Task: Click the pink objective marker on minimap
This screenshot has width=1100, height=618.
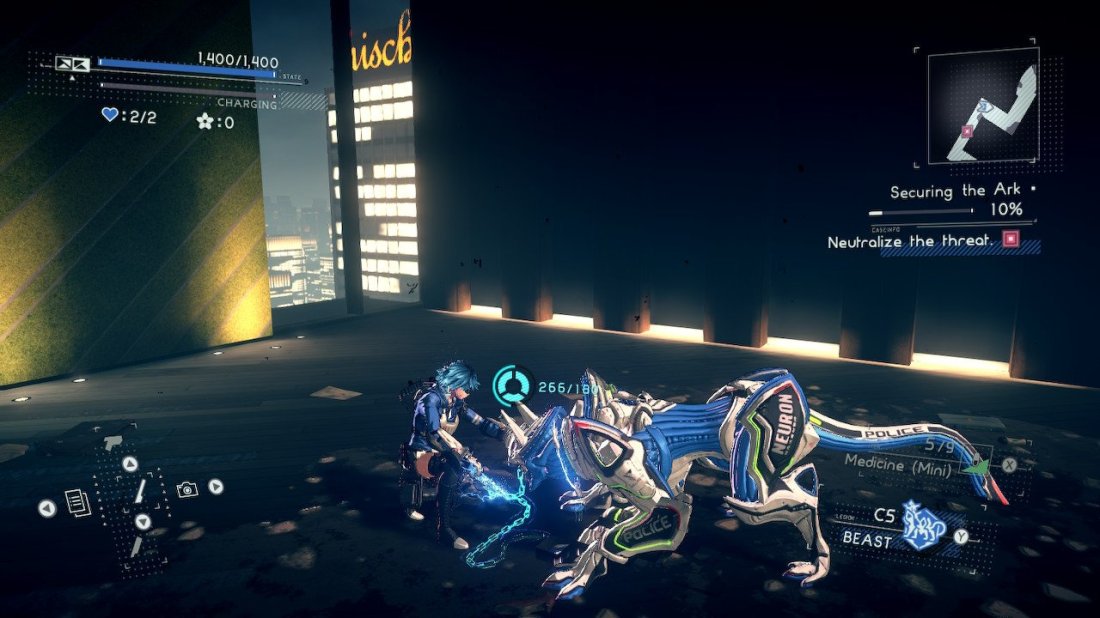Action: coord(966,130)
